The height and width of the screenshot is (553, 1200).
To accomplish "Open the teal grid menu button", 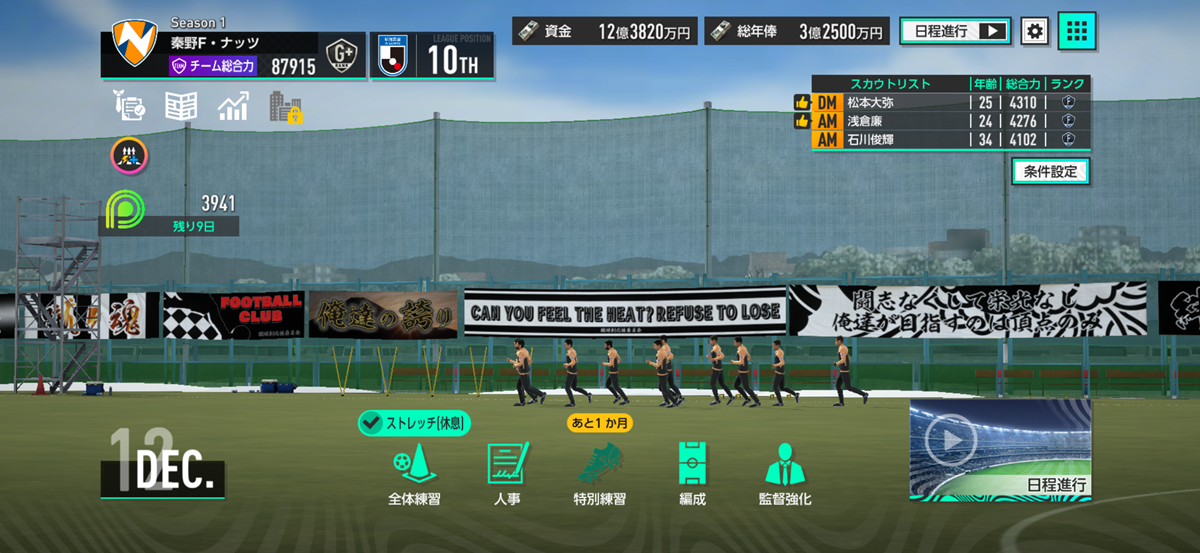I will [1077, 31].
